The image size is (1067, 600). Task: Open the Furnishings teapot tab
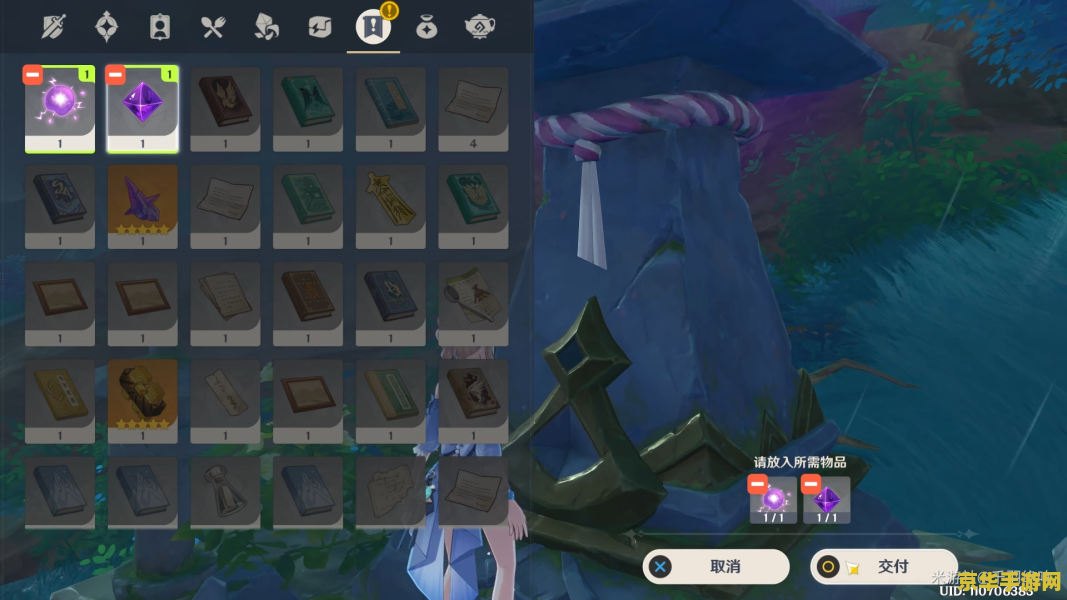[478, 27]
